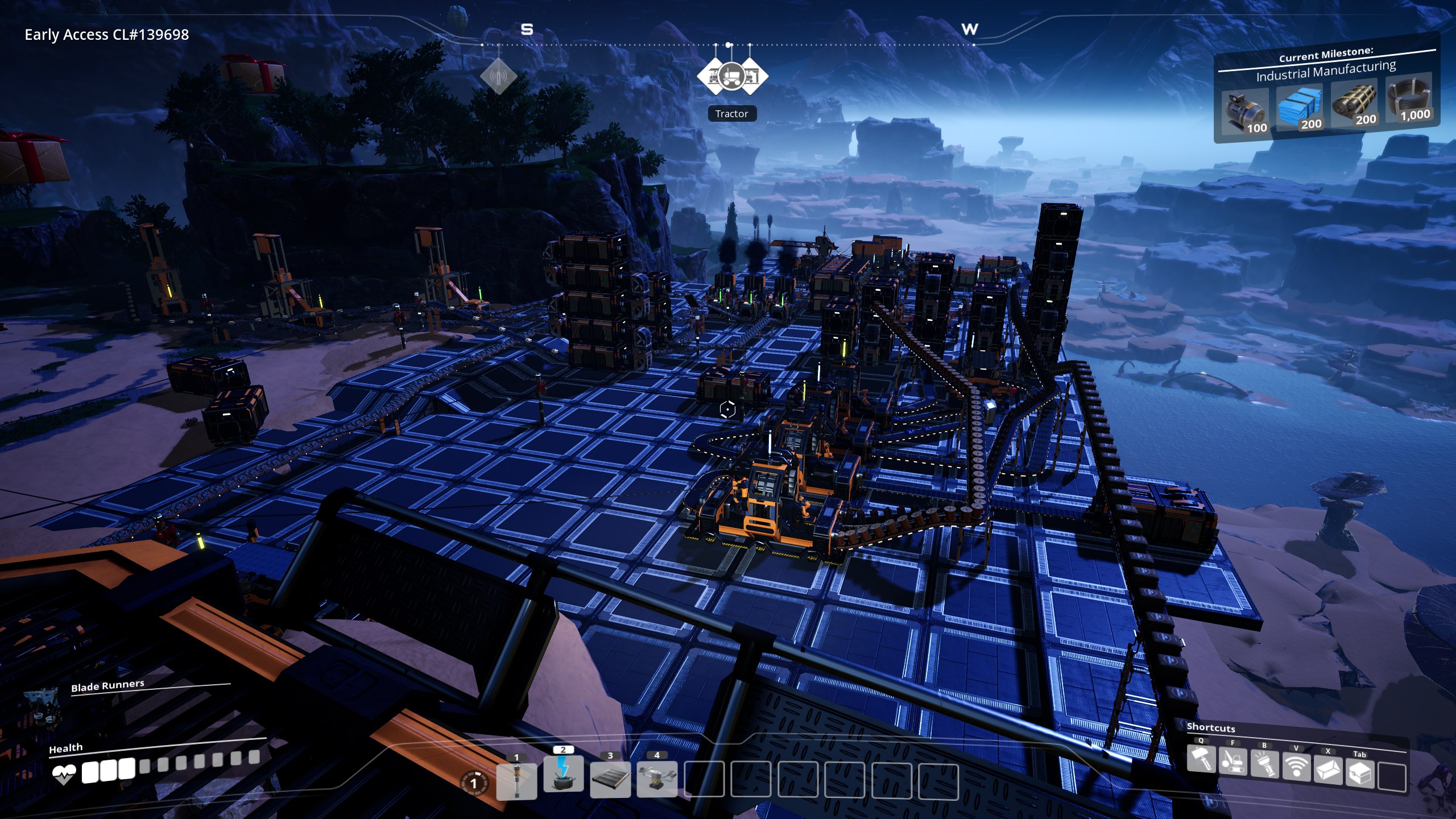Open the hammer build menu shortcut
Image resolution: width=1456 pixels, height=819 pixels.
[1201, 759]
